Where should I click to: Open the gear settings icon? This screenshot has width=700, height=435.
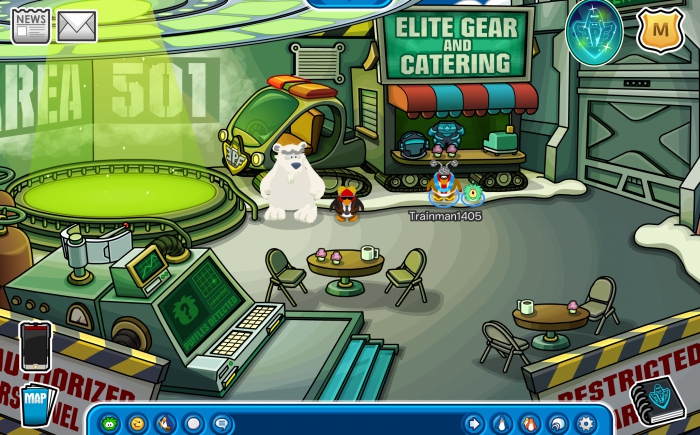pos(585,423)
